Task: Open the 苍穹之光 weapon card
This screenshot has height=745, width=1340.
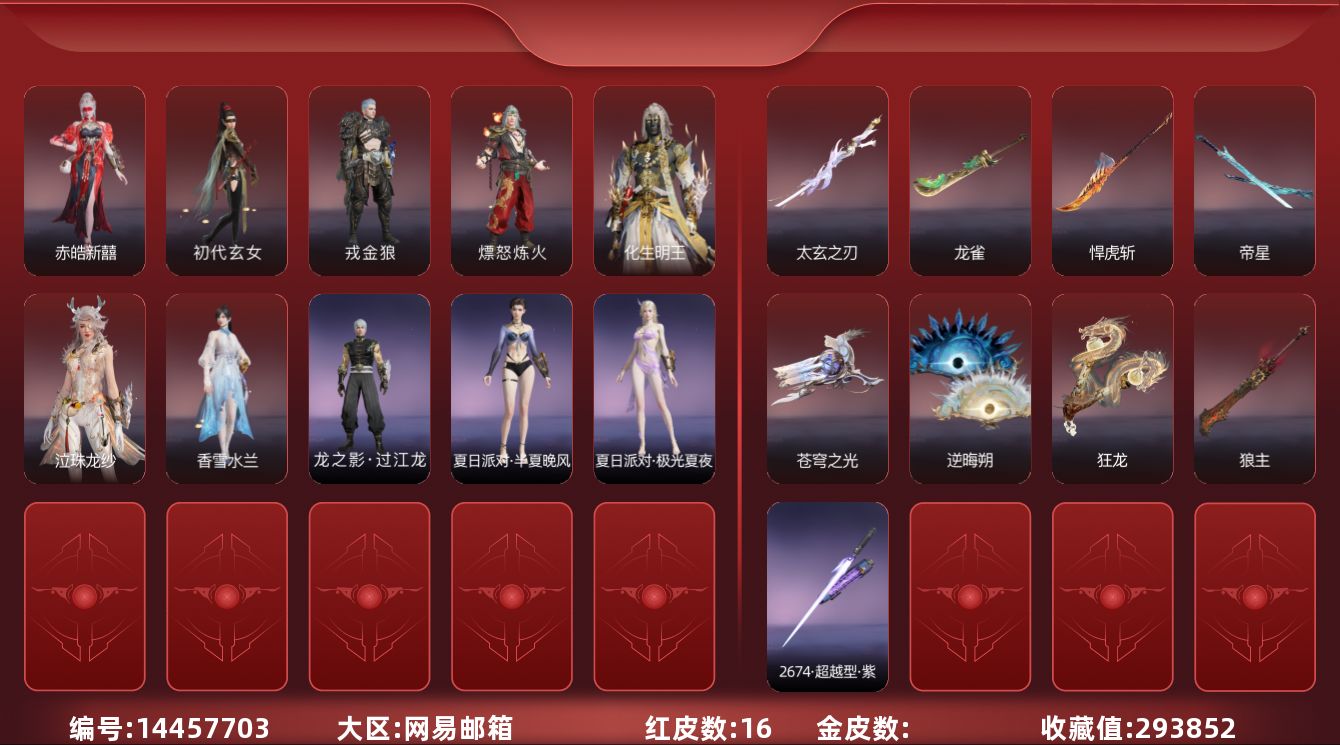Action: coord(828,388)
